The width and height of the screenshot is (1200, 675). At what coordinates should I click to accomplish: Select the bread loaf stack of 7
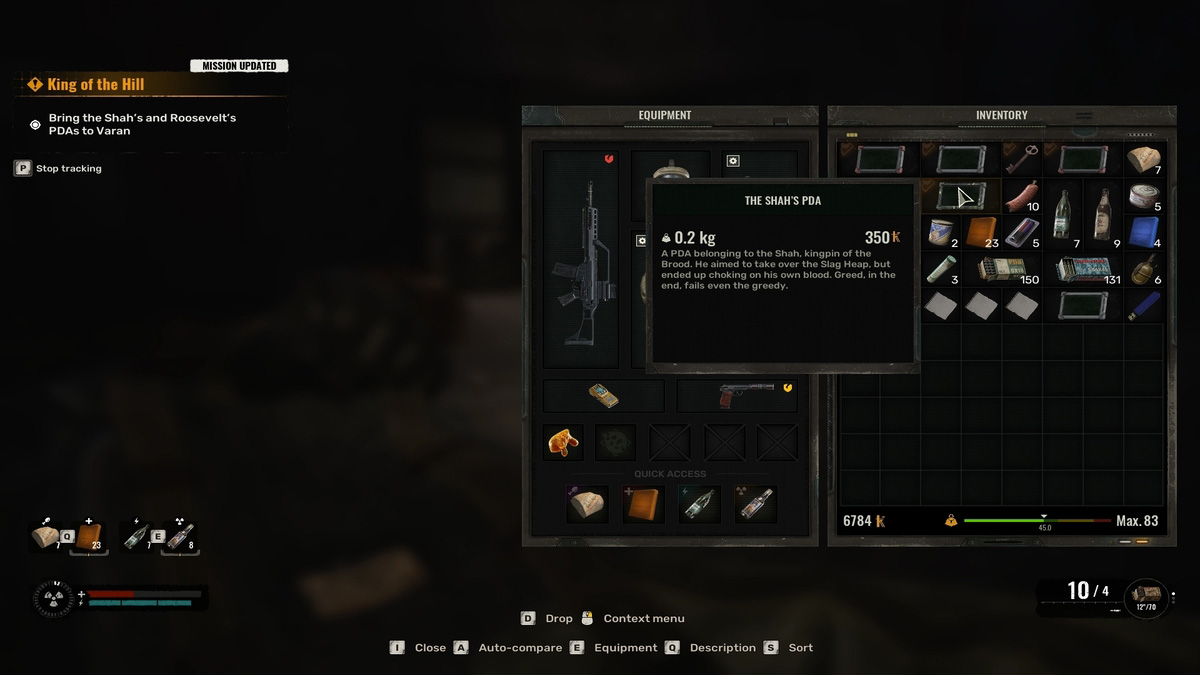tap(1143, 159)
